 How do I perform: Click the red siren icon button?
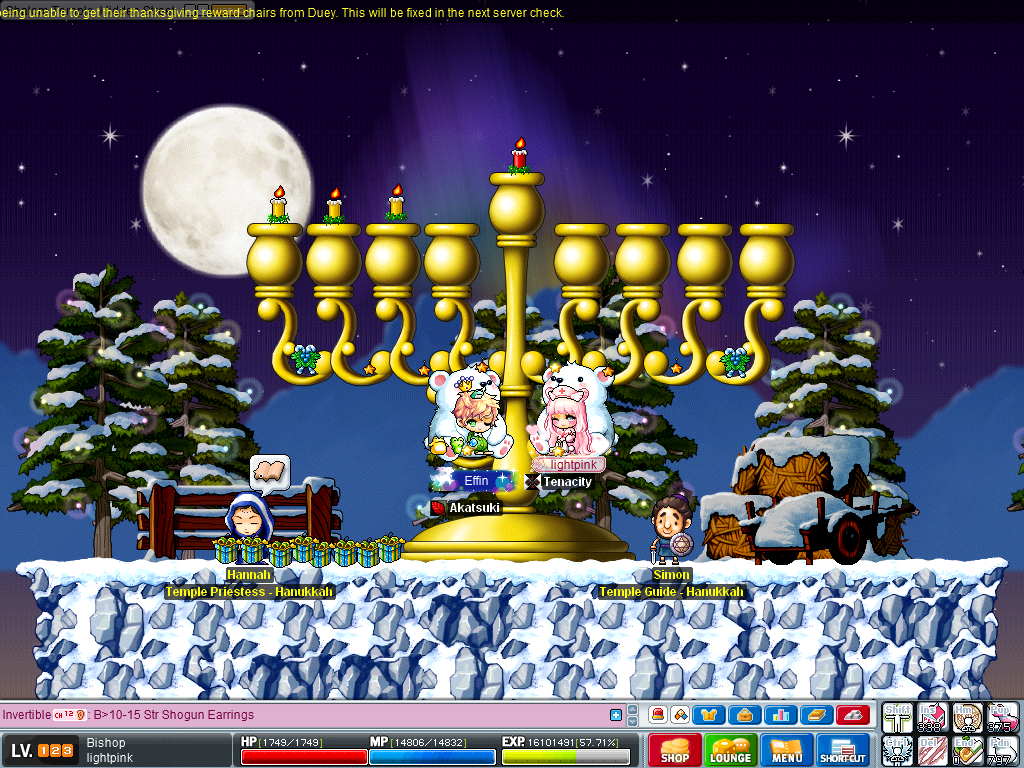click(657, 715)
